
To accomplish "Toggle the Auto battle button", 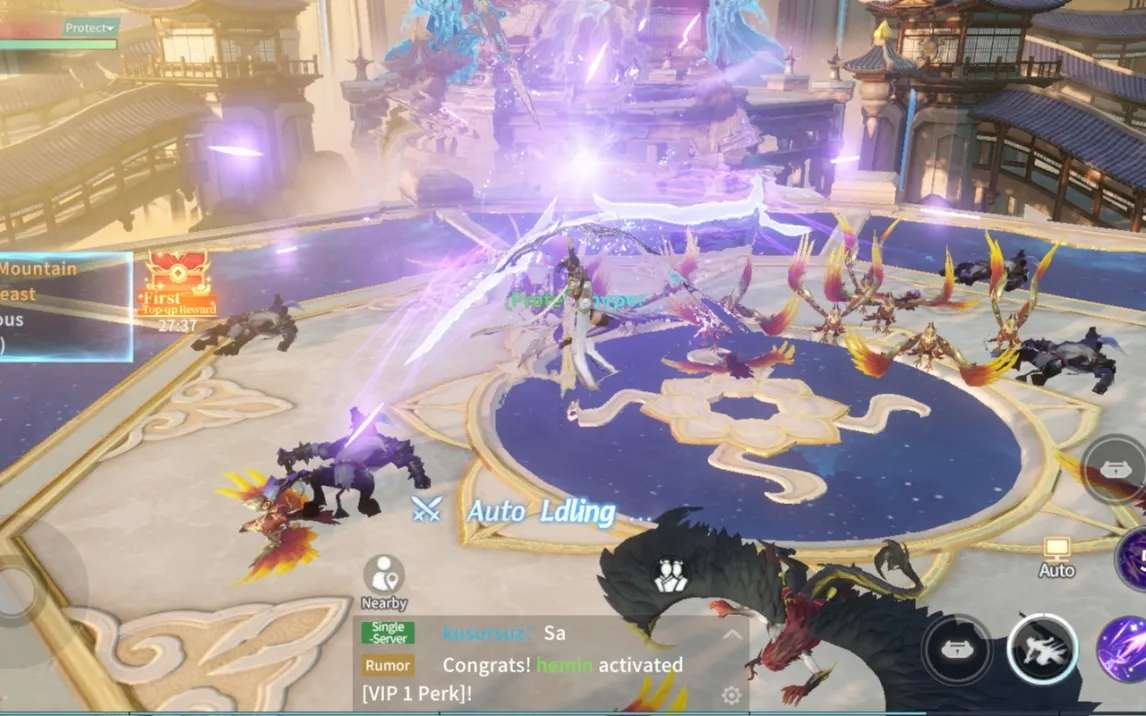I will 1056,557.
